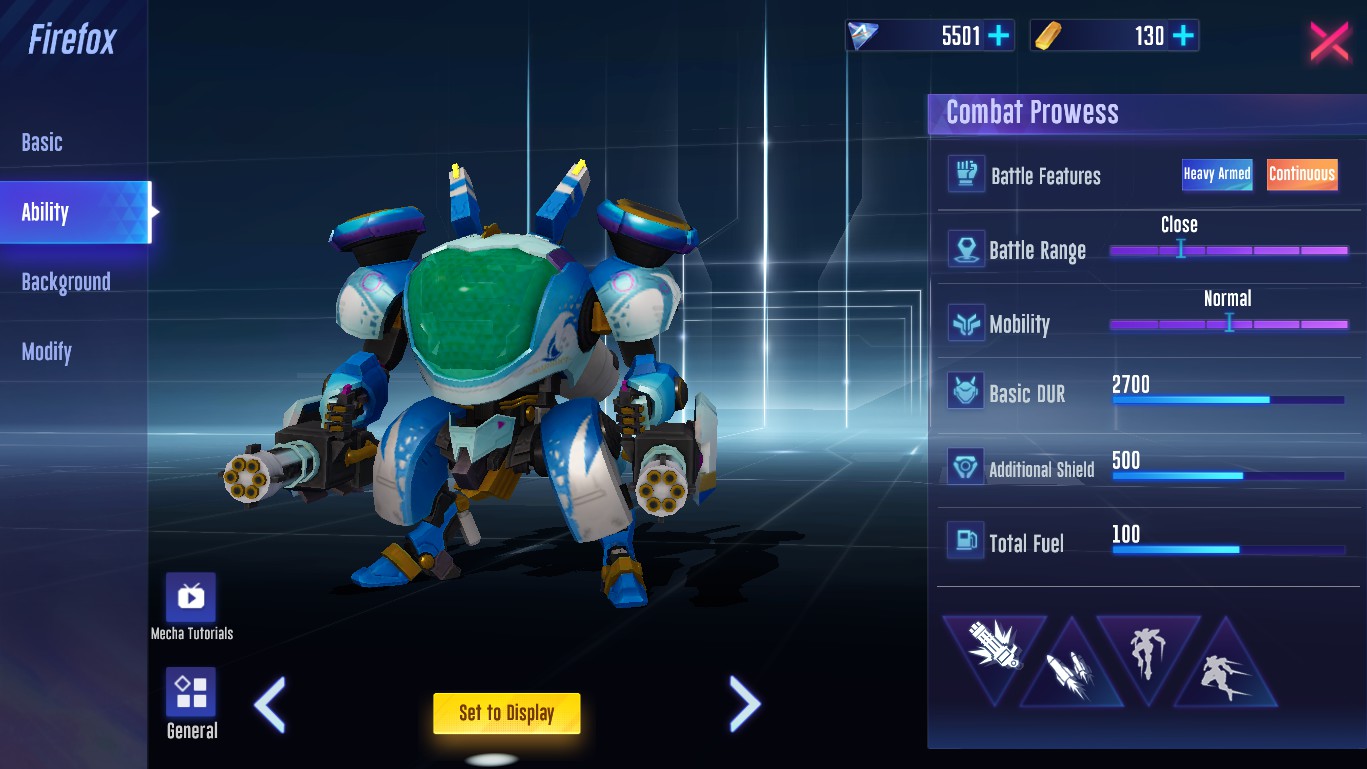
Task: Open the Modify tab
Action: pyautogui.click(x=47, y=352)
